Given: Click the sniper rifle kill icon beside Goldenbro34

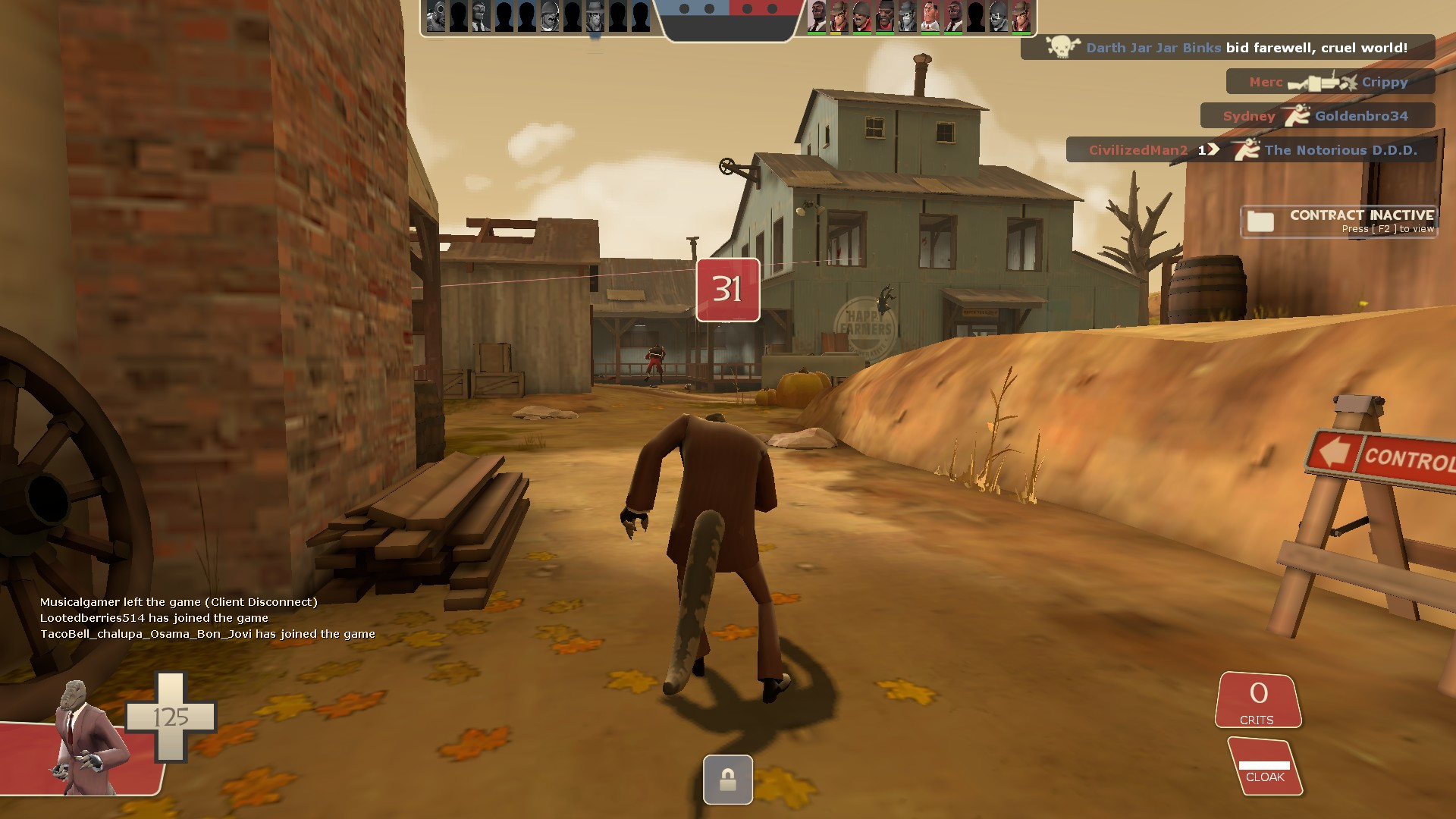Looking at the screenshot, I should point(1298,116).
